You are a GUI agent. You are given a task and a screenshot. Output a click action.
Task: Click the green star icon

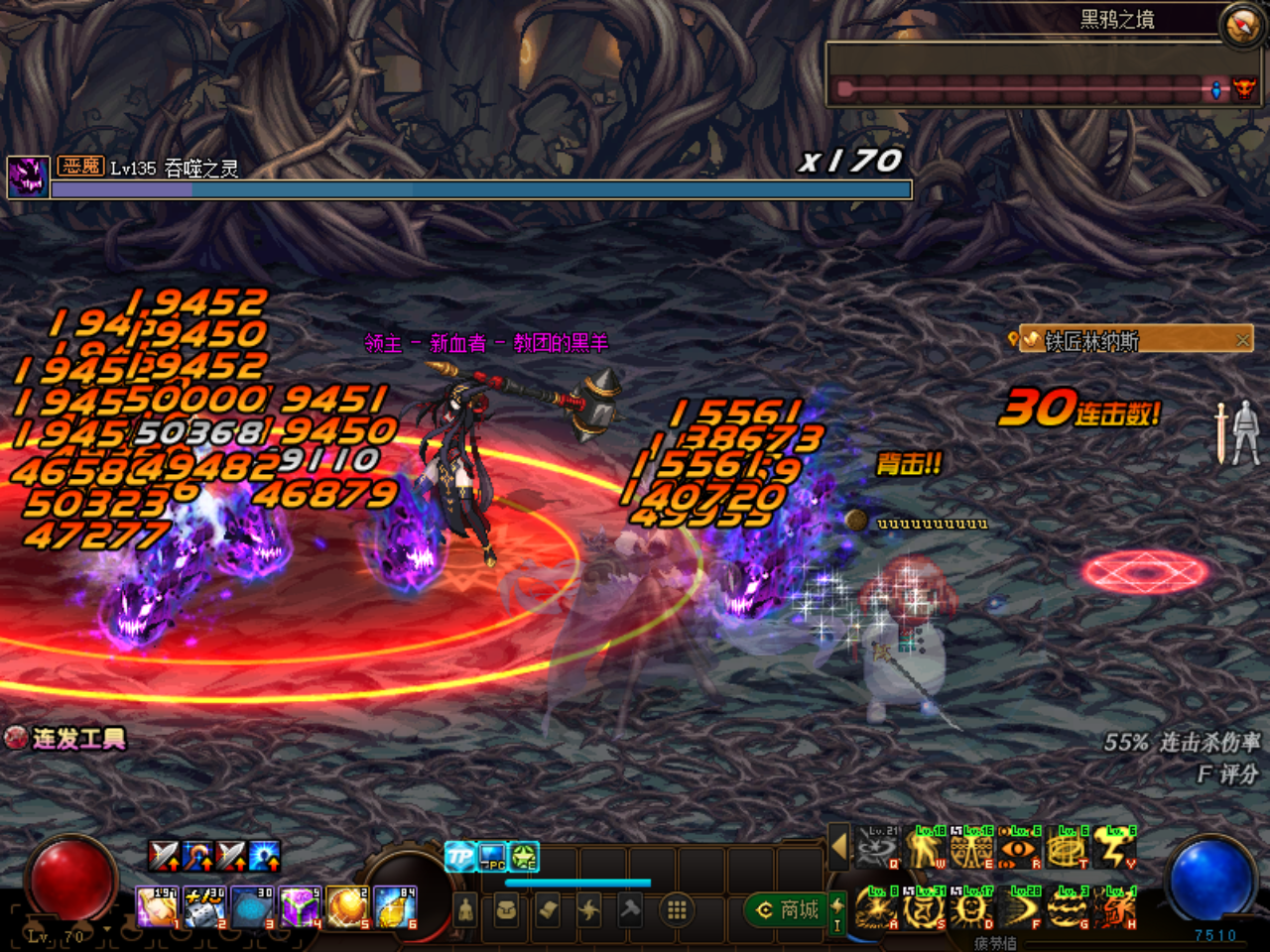click(x=524, y=856)
